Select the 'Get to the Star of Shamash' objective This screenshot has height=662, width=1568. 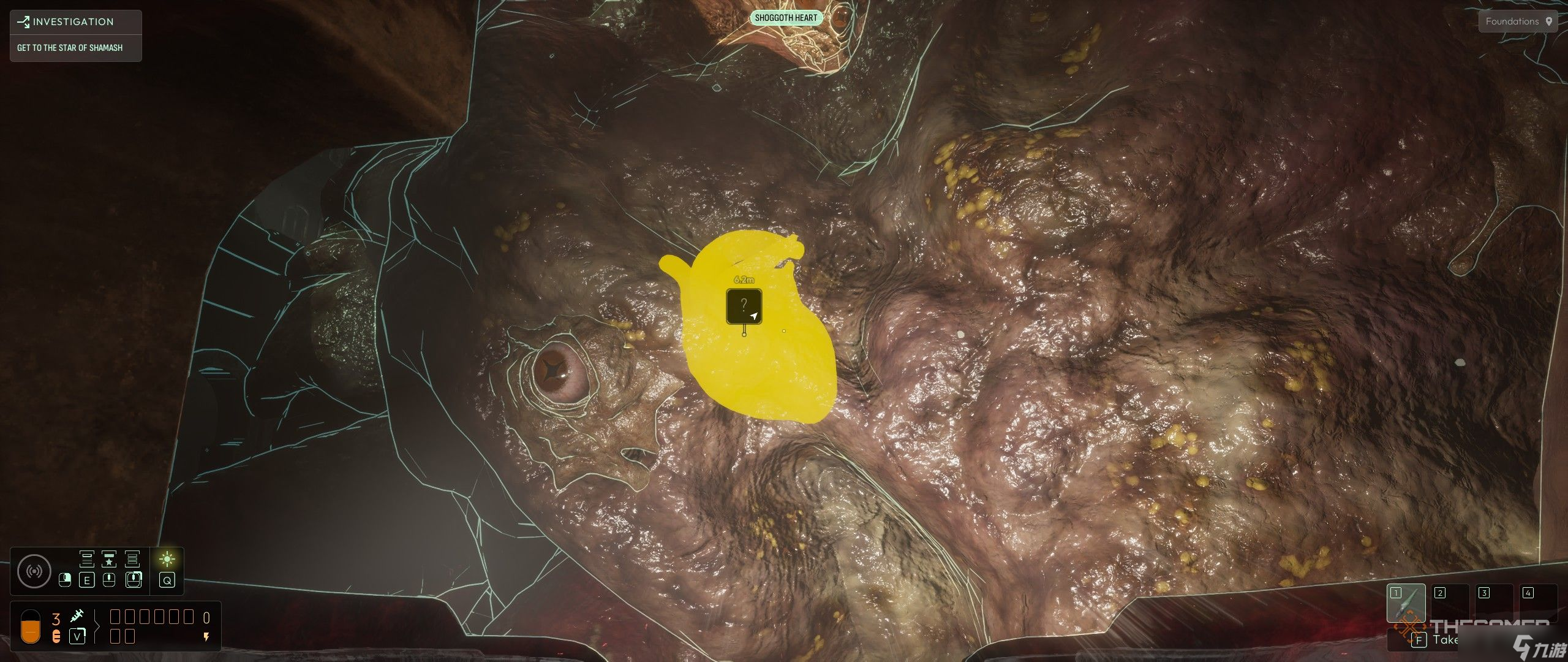[x=70, y=48]
